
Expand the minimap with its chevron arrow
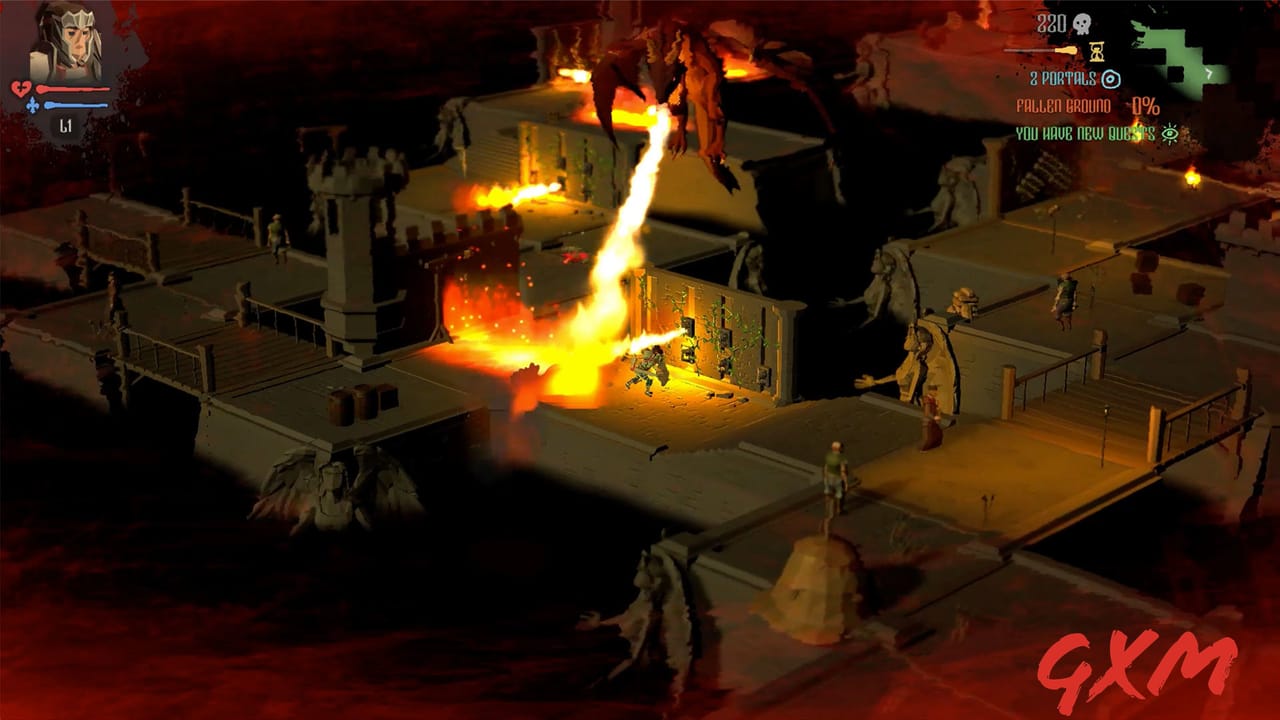click(1209, 72)
